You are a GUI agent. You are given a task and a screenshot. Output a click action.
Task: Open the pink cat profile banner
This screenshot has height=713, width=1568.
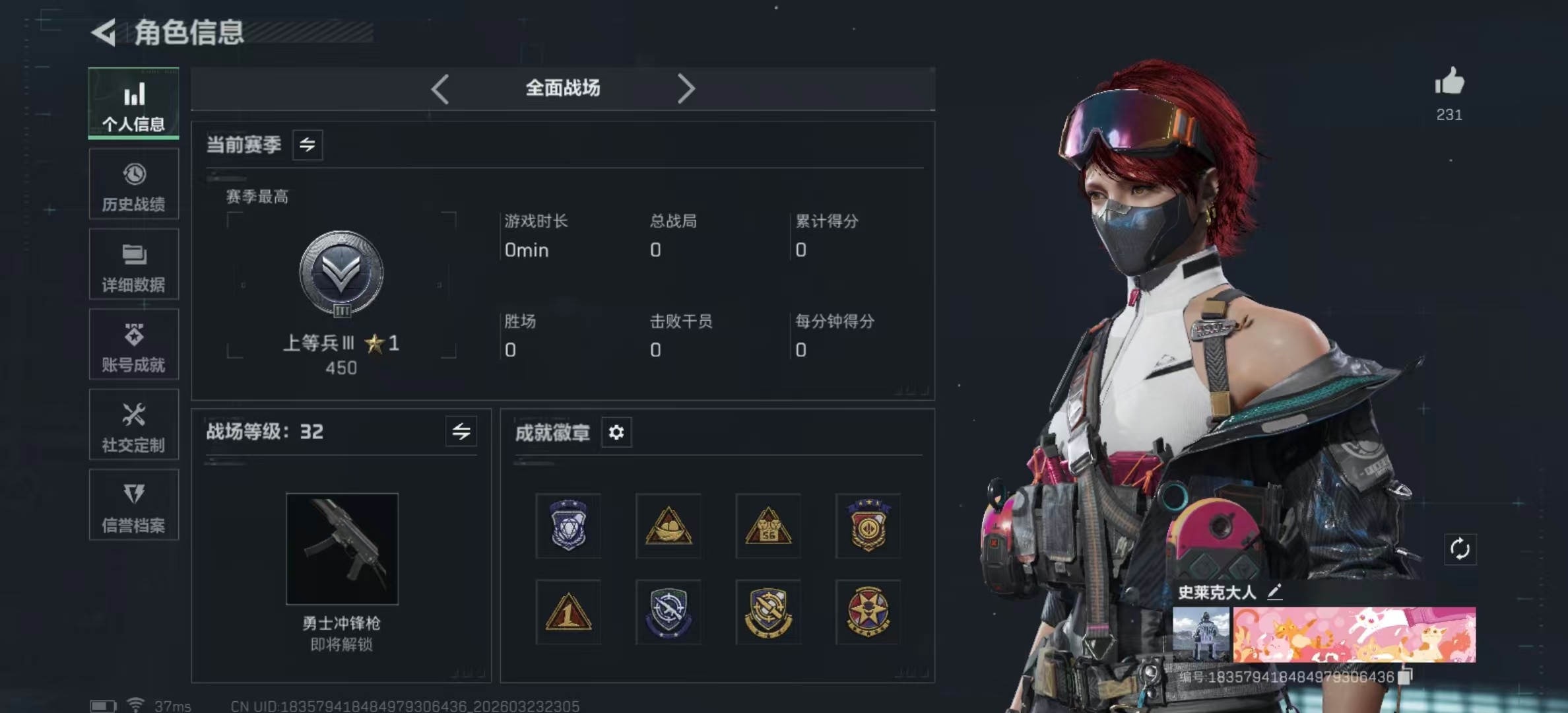pos(1354,634)
